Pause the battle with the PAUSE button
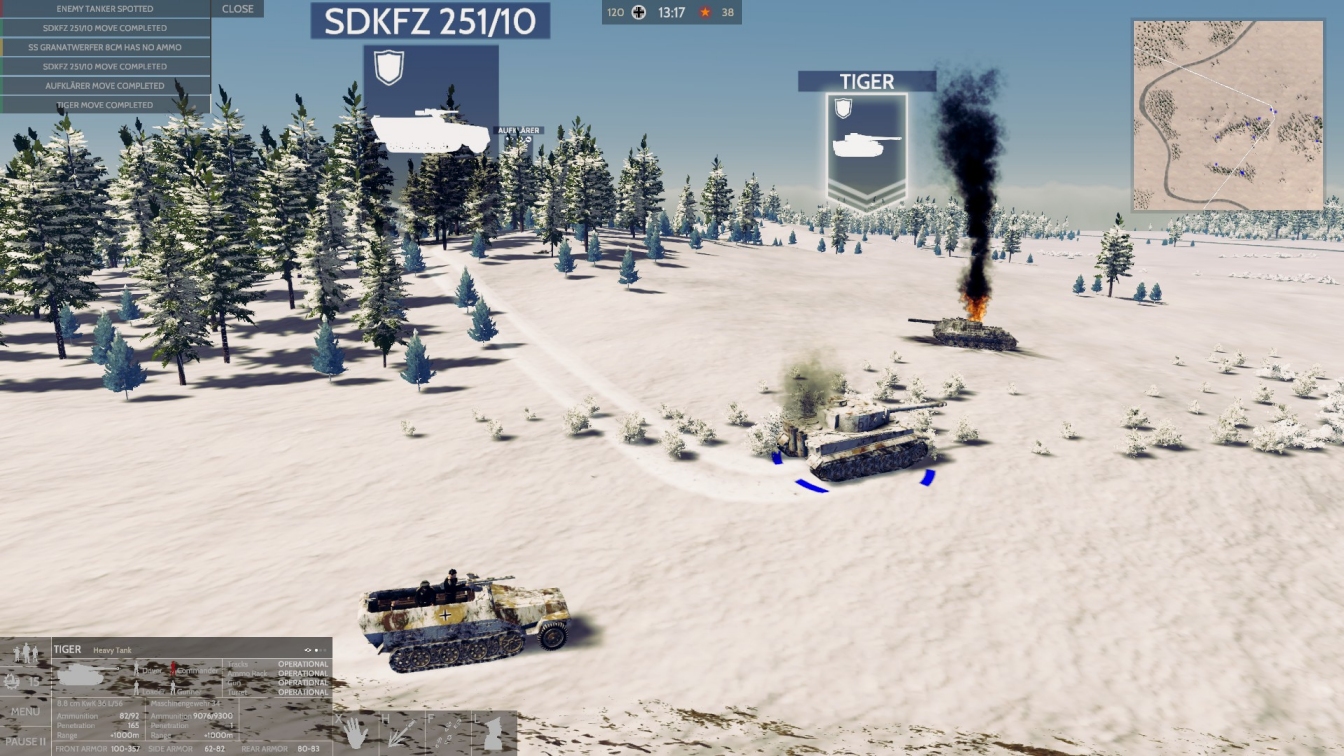Screen dimensions: 1344x756 (25, 741)
